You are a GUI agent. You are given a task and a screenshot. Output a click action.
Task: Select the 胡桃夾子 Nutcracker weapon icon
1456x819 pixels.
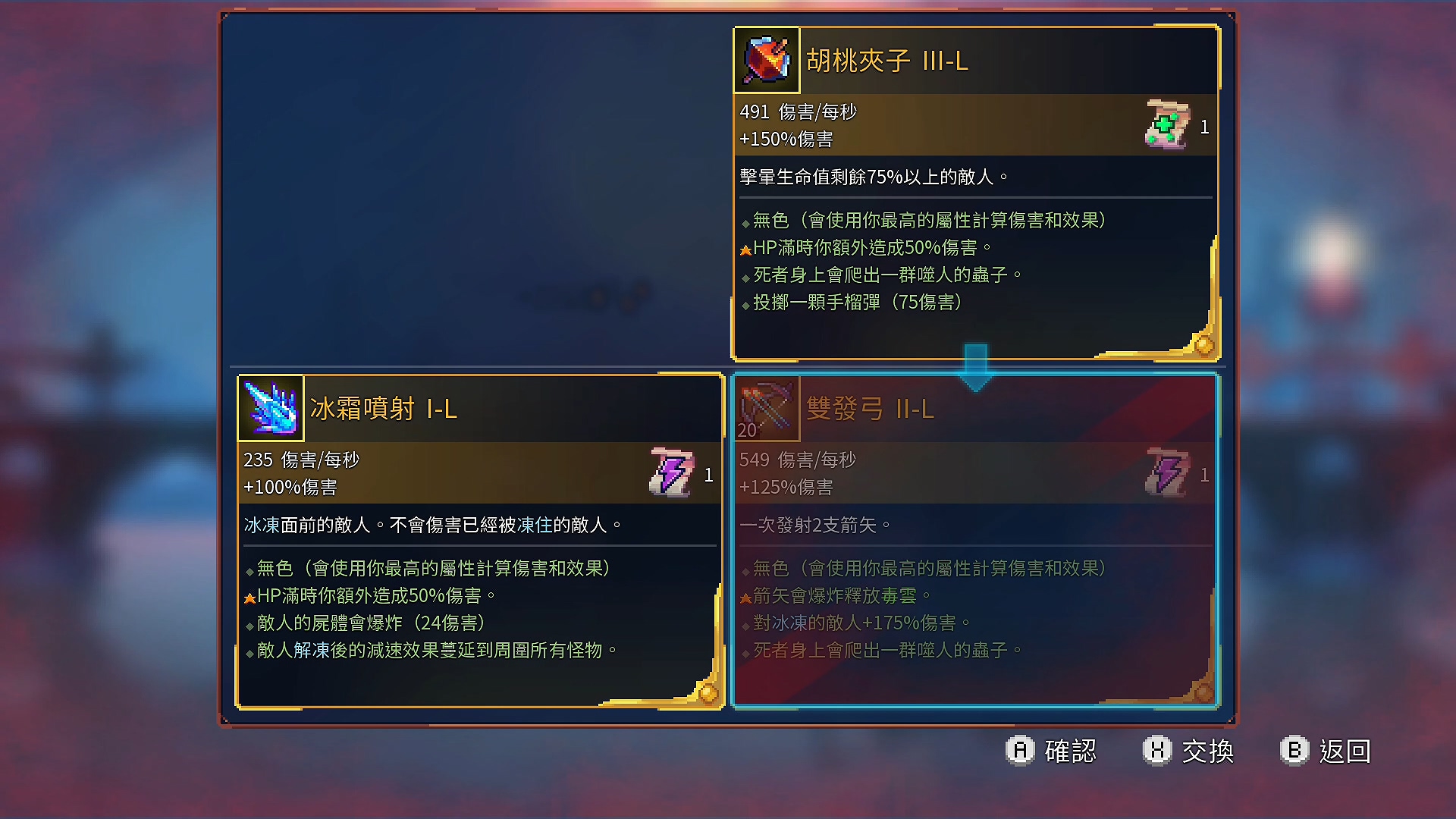[766, 61]
